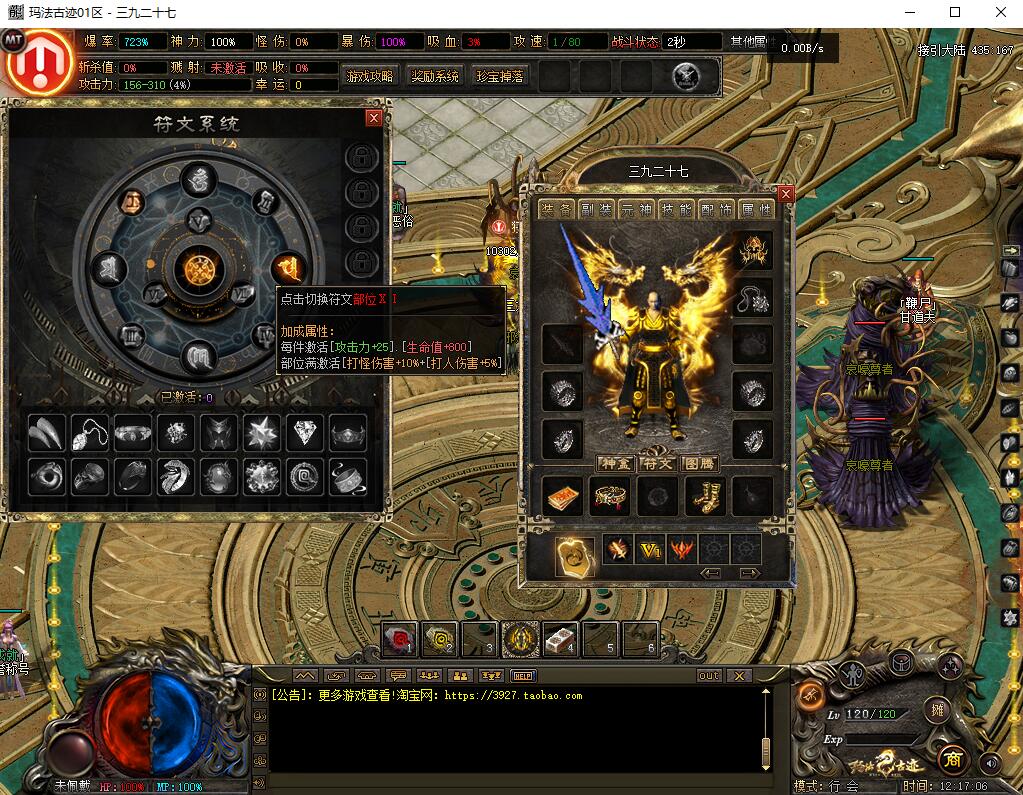Maximize the game window
This screenshot has width=1023, height=795.
955,12
